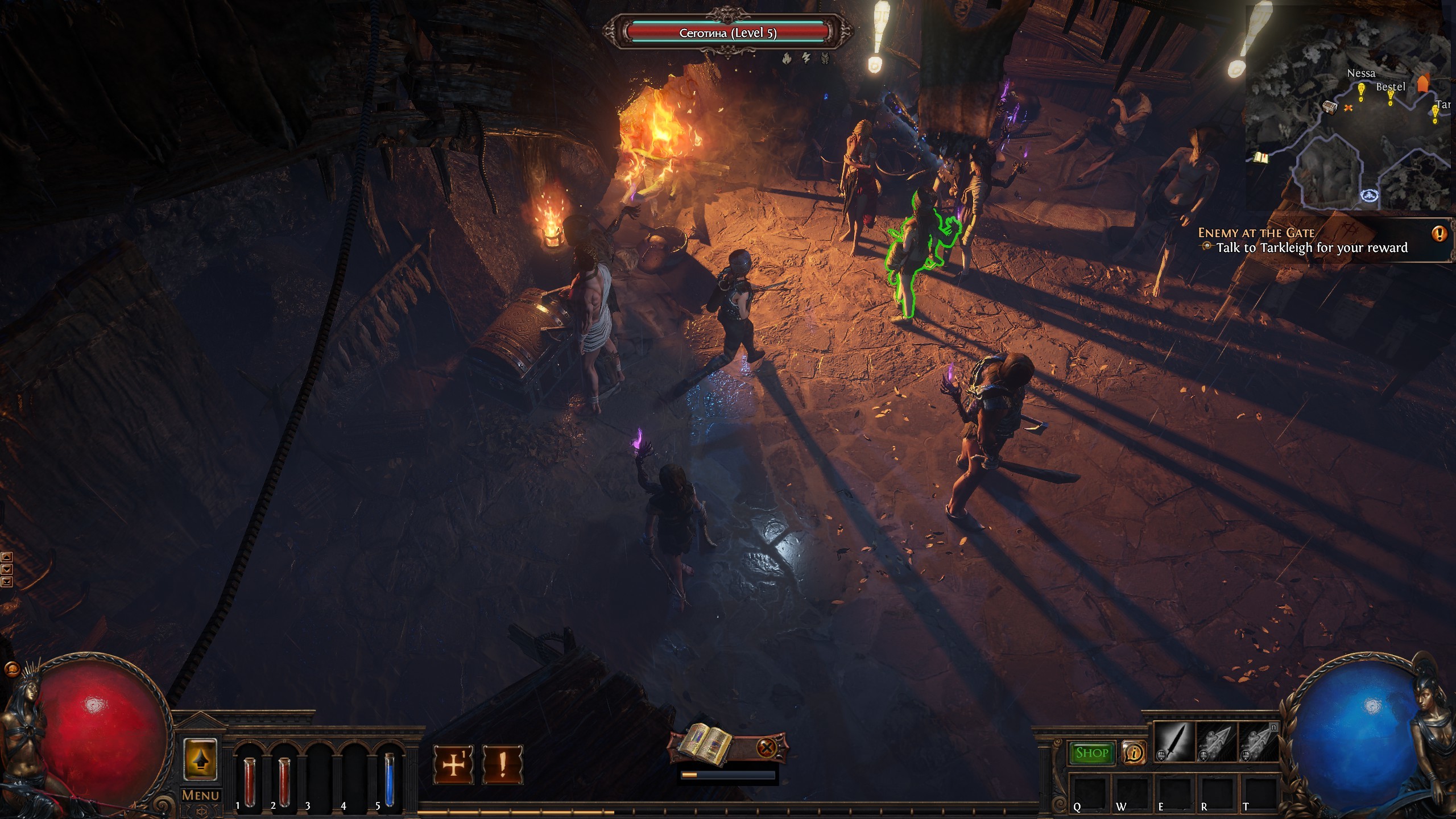This screenshot has width=1456, height=819.
Task: Open the exclamation mark notification button
Action: click(502, 765)
